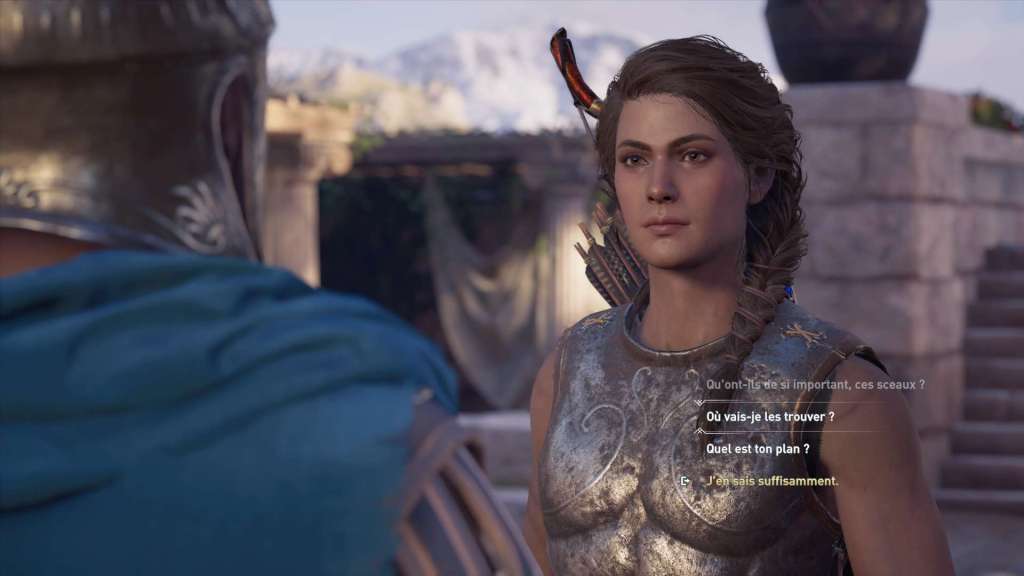End conversation with "J'en sais suffisamment."

coord(772,481)
